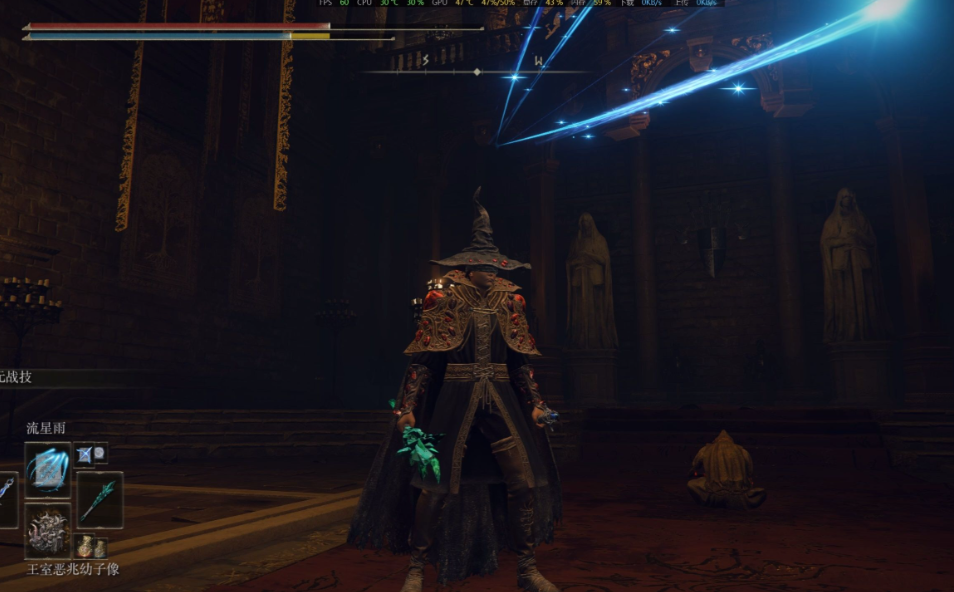This screenshot has height=592, width=954.
Task: Choose the Regal Omen Bairn (王室恶兆幼子像) item slot
Action: 48,530
